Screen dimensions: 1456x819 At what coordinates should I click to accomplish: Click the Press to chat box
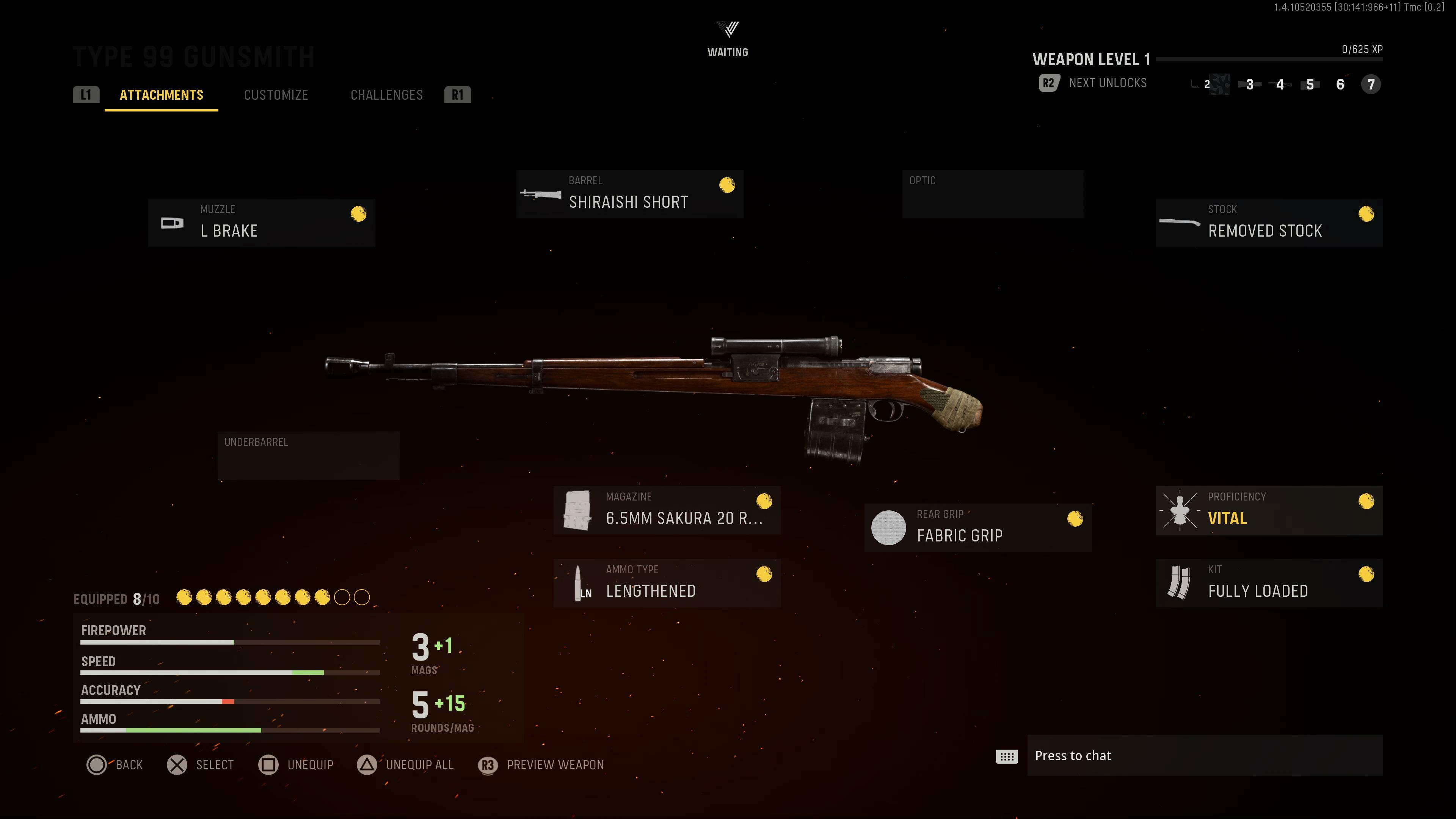(x=1204, y=756)
